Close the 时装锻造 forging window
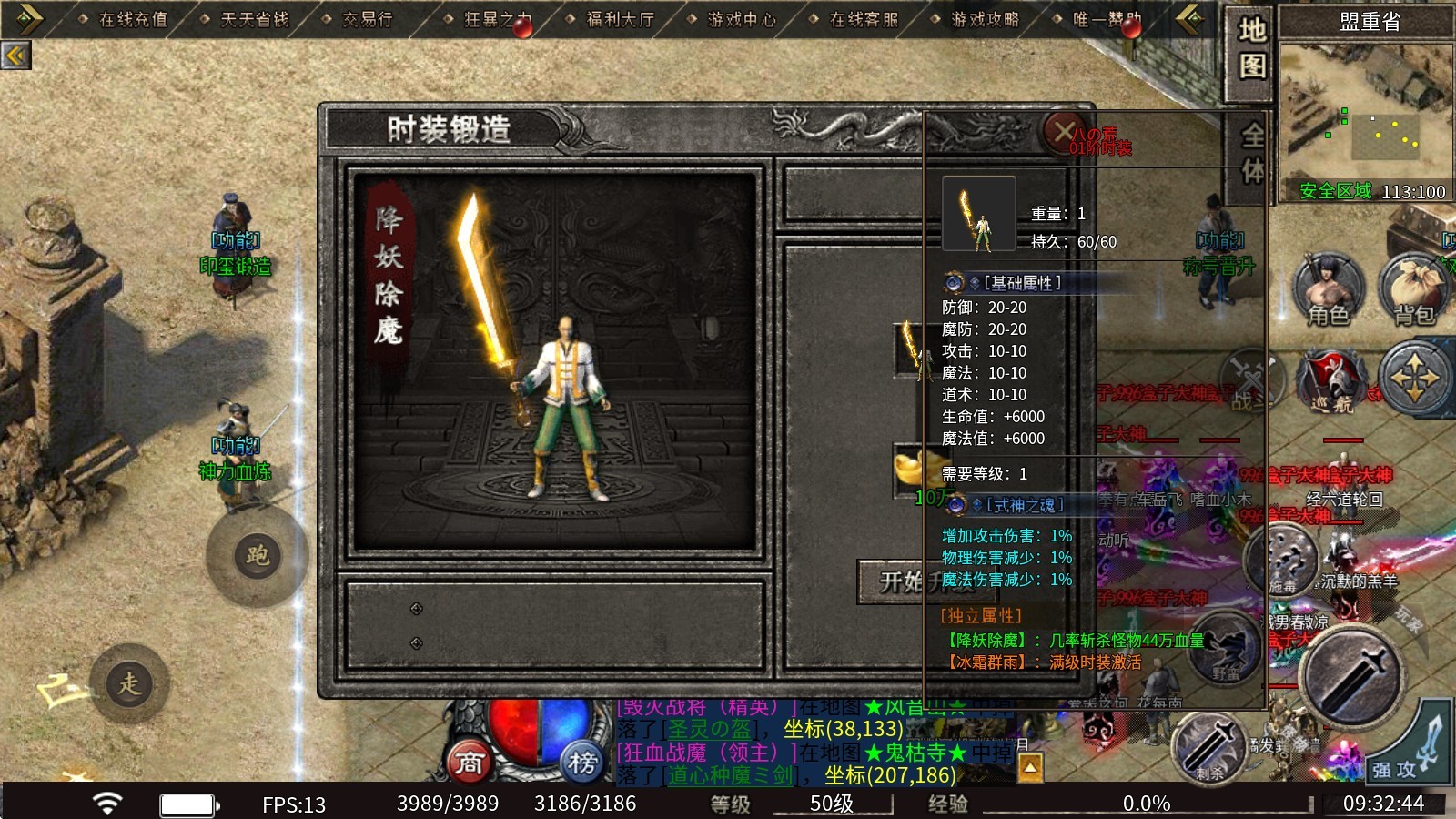This screenshot has height=819, width=1456. 1065,132
